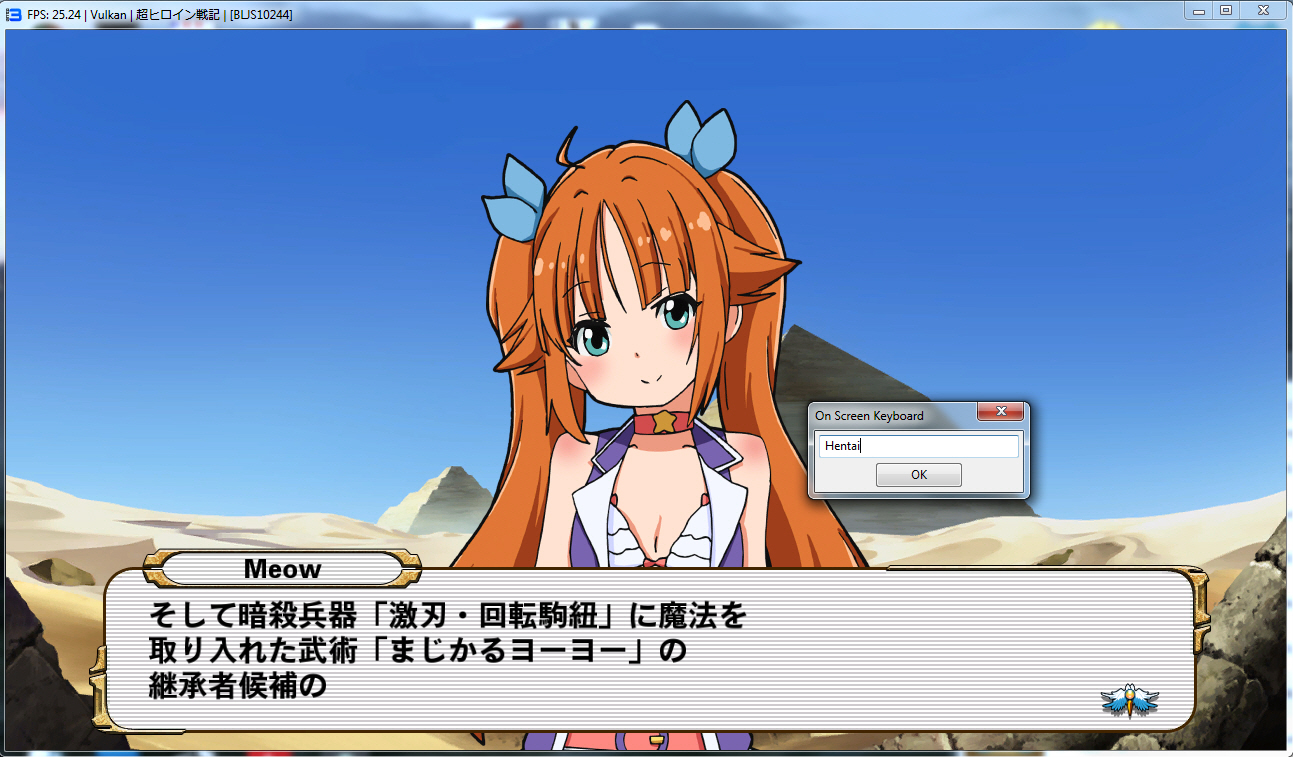The width and height of the screenshot is (1293, 757).
Task: Advance dialogue using the winged cursor icon
Action: [x=1129, y=699]
